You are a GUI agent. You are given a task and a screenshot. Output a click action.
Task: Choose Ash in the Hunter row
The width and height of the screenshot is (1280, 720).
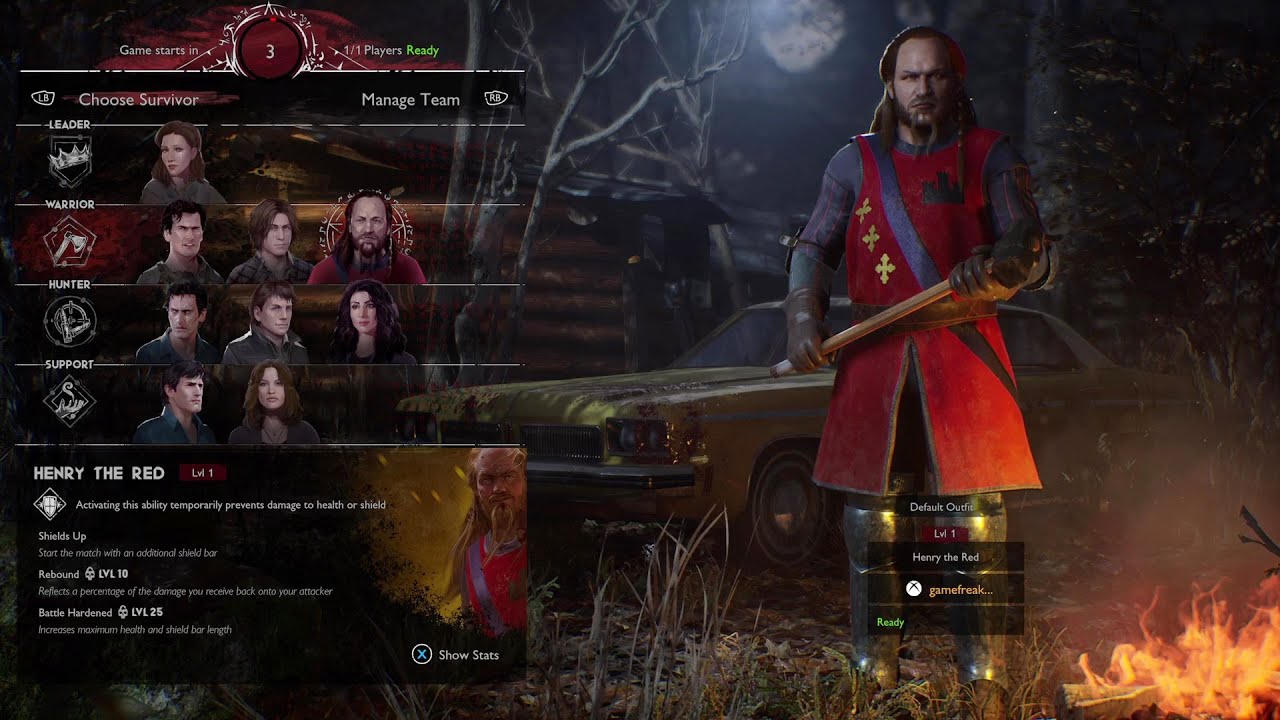[182, 322]
